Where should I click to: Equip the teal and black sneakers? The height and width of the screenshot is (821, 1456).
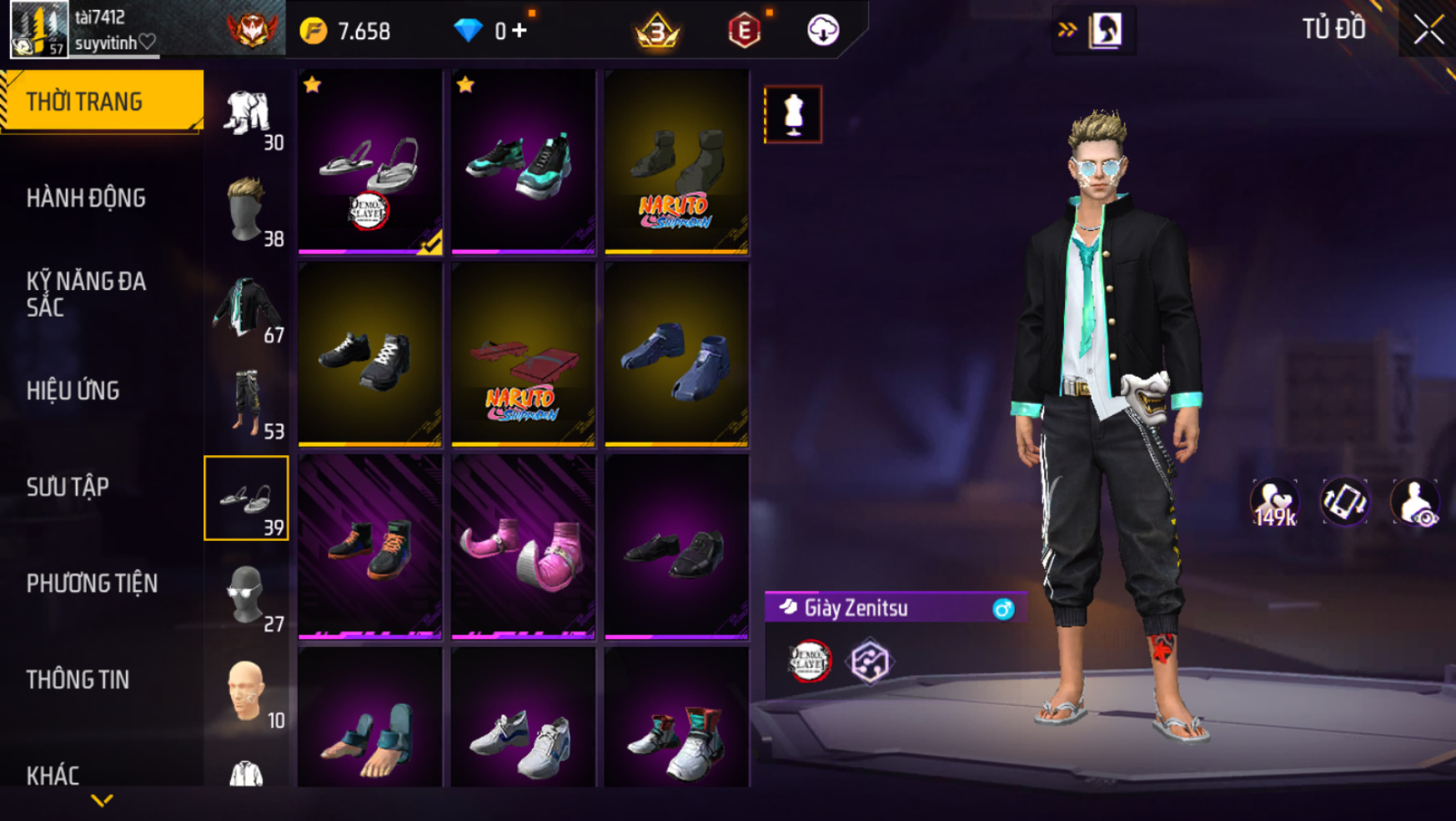pos(523,162)
